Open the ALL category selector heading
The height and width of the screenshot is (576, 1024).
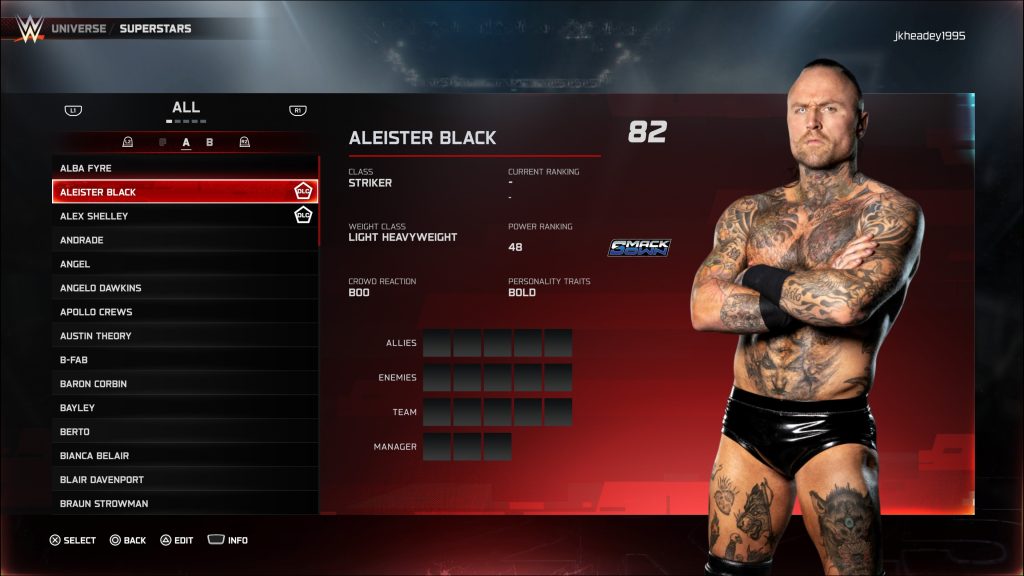186,107
